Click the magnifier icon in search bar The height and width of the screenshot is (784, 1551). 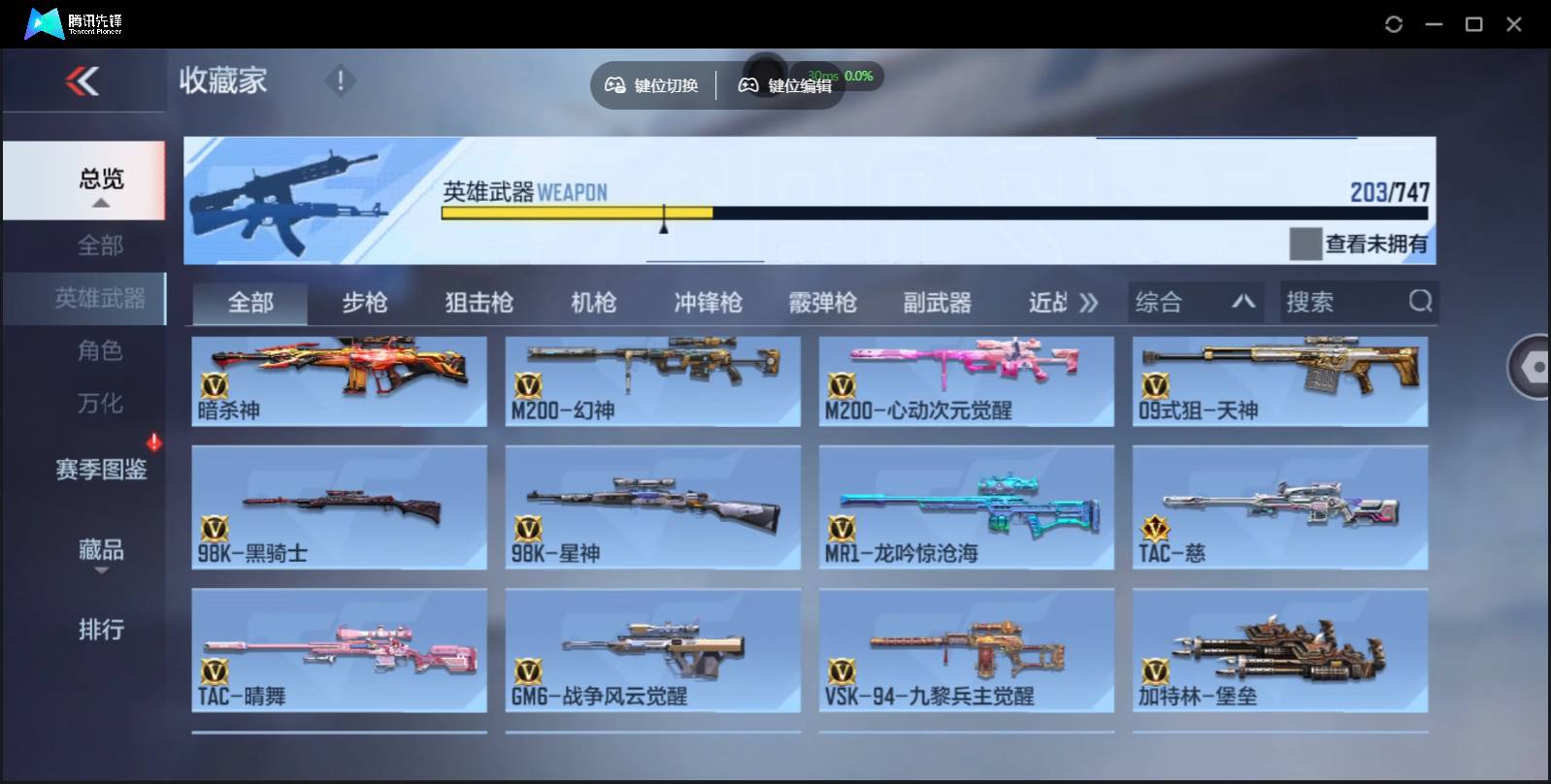[x=1421, y=302]
